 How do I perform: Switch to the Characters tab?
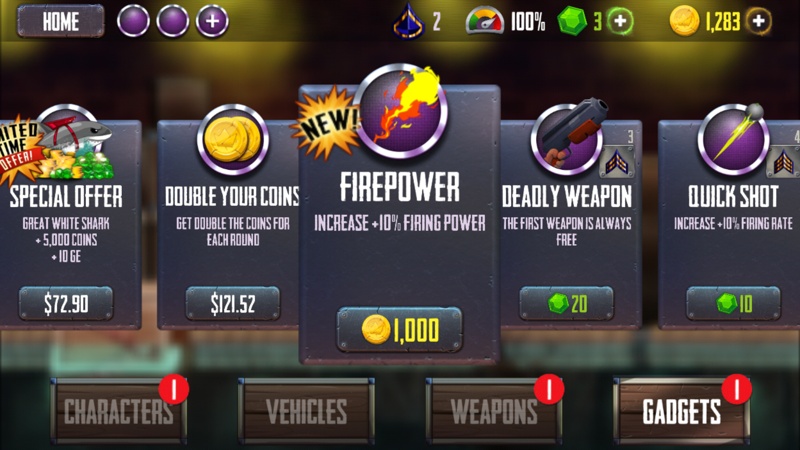click(119, 411)
